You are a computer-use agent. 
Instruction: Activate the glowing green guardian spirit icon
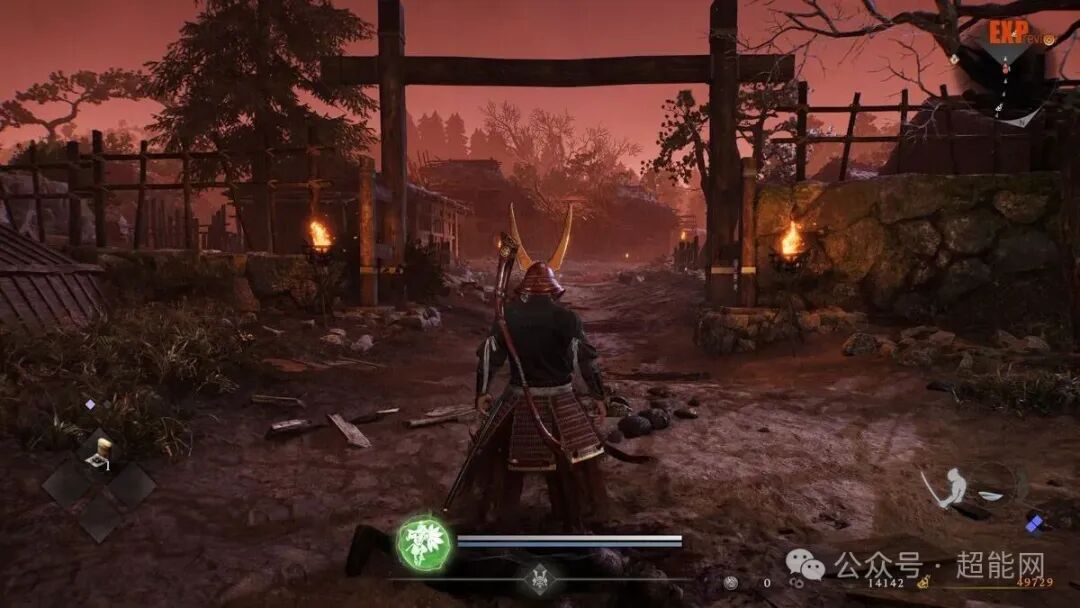(x=424, y=544)
